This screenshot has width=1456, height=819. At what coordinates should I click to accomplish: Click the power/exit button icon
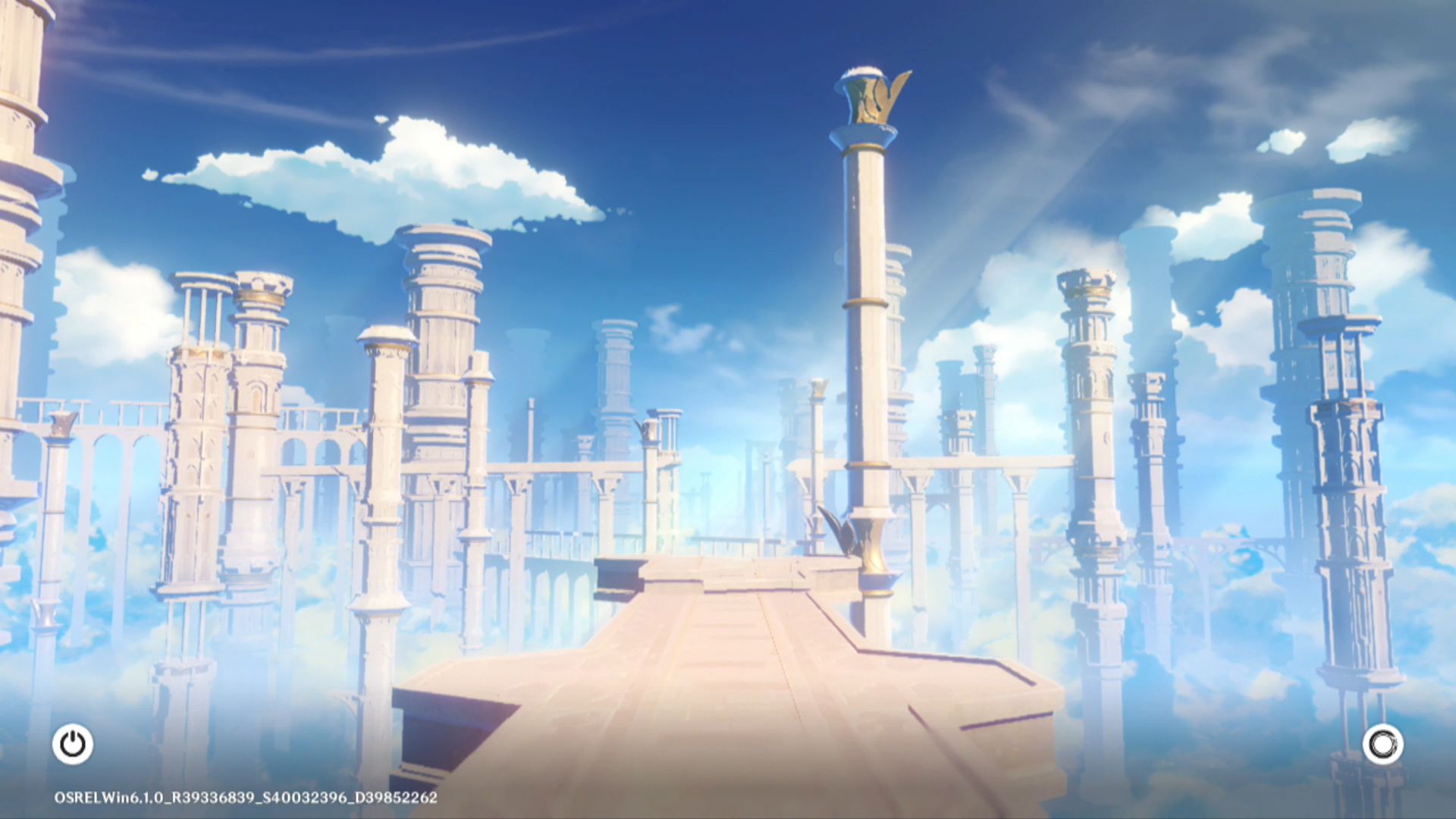[73, 744]
